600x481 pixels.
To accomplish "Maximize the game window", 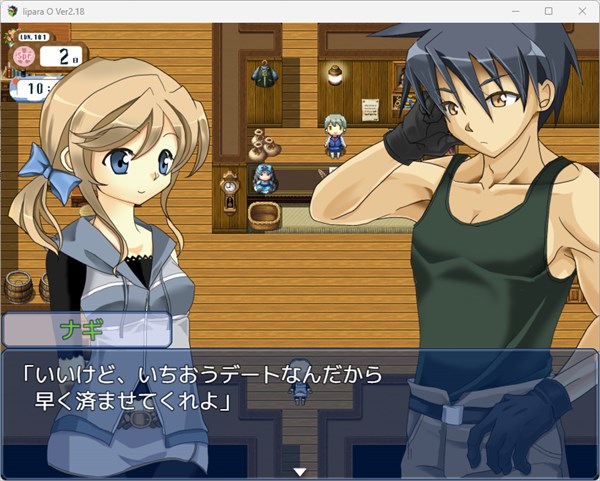I will (x=548, y=10).
